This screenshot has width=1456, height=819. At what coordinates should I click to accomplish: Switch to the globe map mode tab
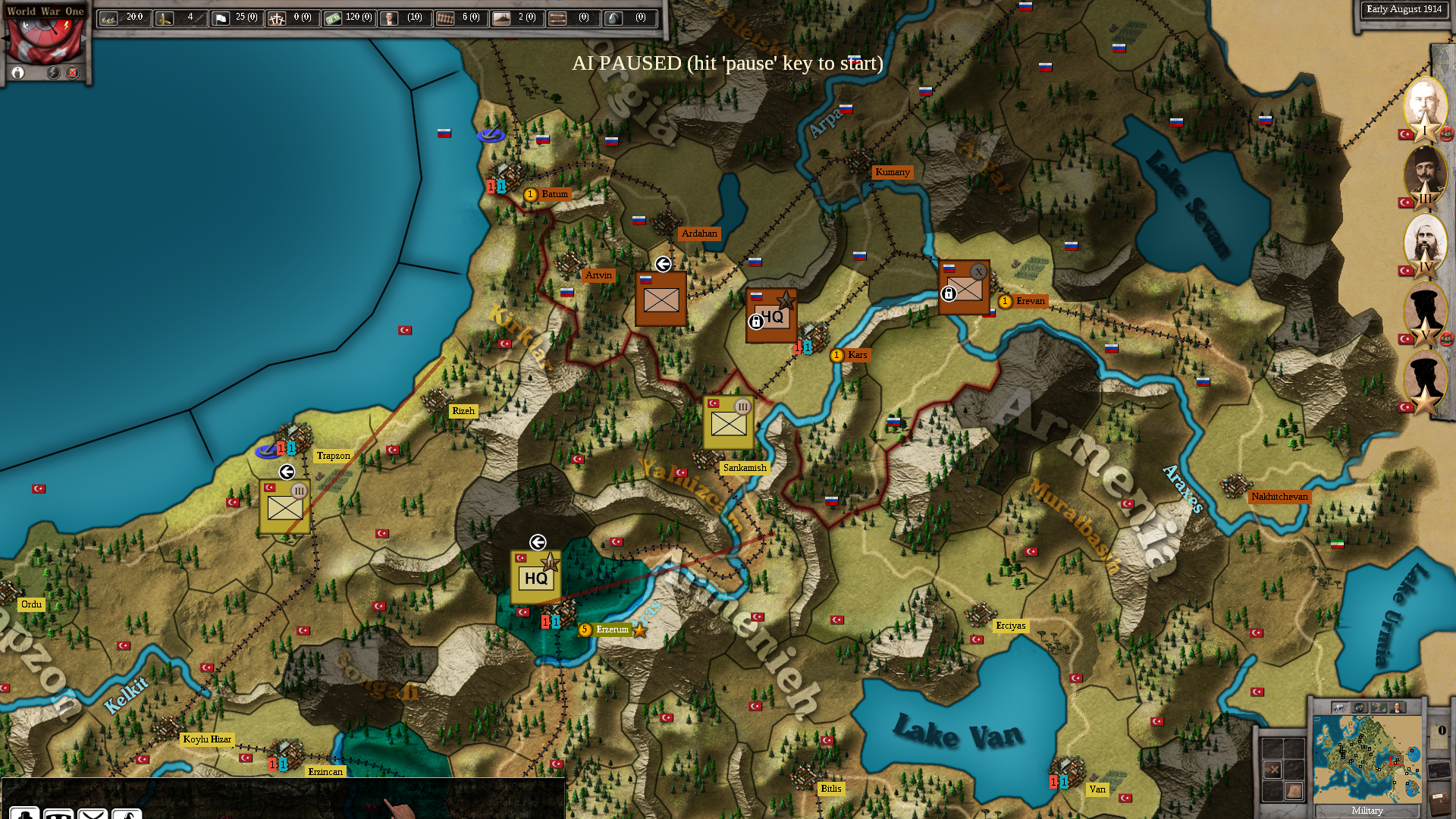tap(1360, 708)
